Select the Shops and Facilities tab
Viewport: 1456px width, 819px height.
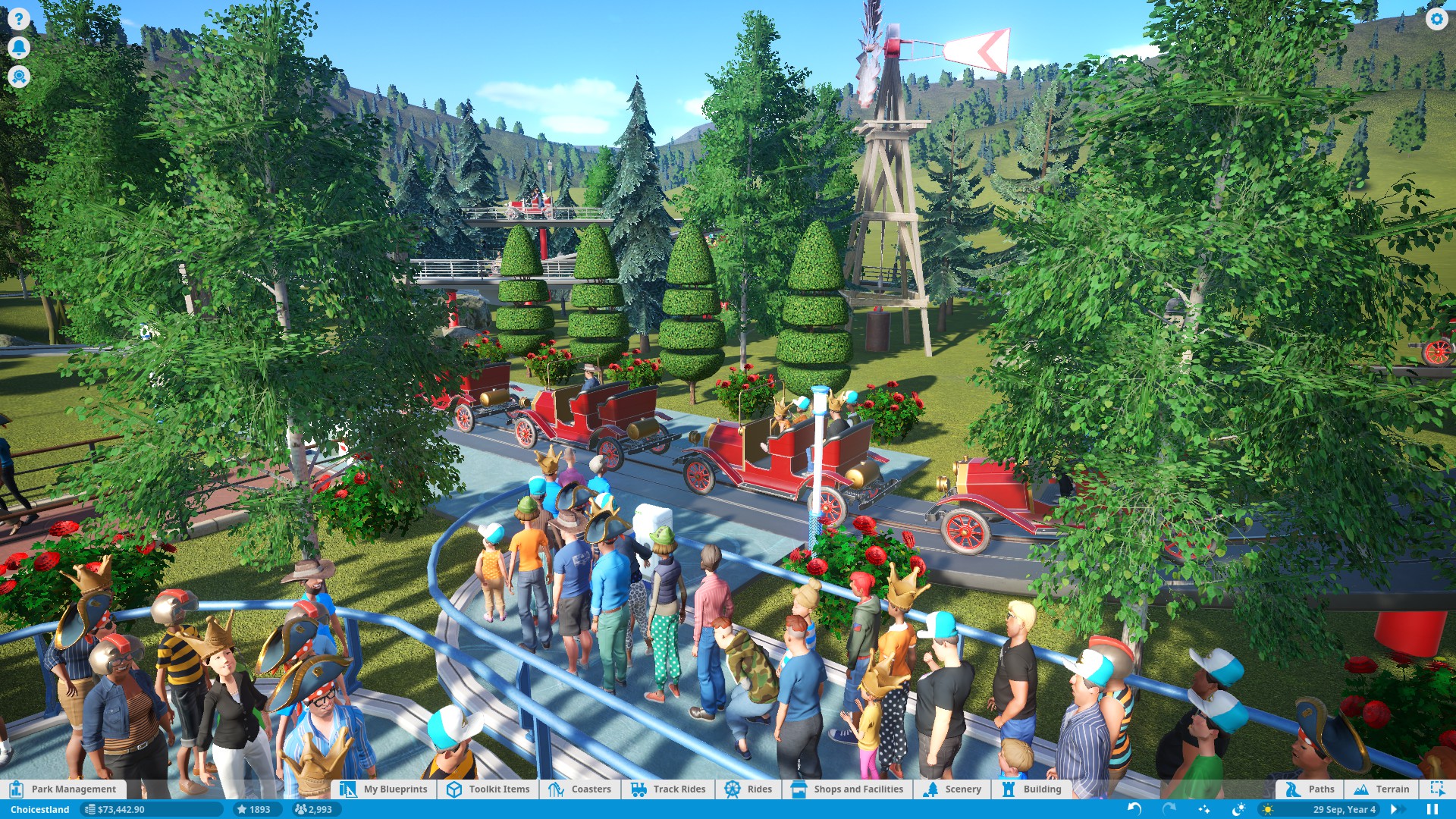pos(848,789)
